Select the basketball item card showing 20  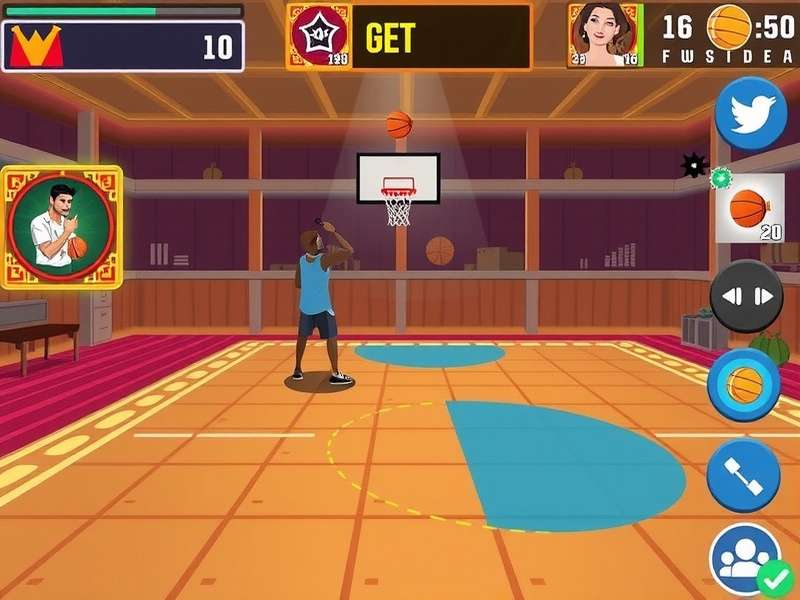pyautogui.click(x=749, y=208)
